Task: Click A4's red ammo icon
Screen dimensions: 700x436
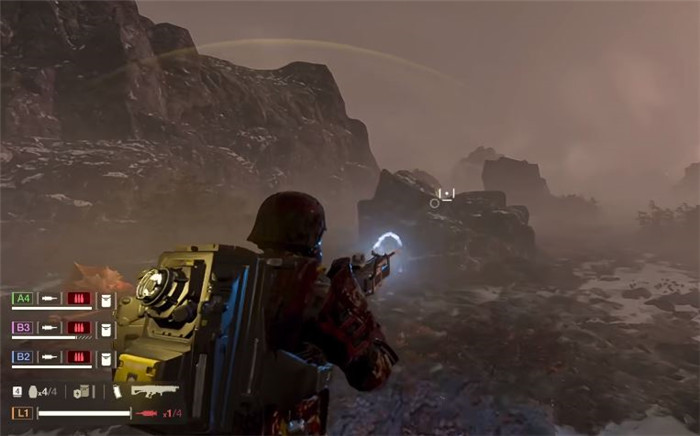Action: click(79, 298)
